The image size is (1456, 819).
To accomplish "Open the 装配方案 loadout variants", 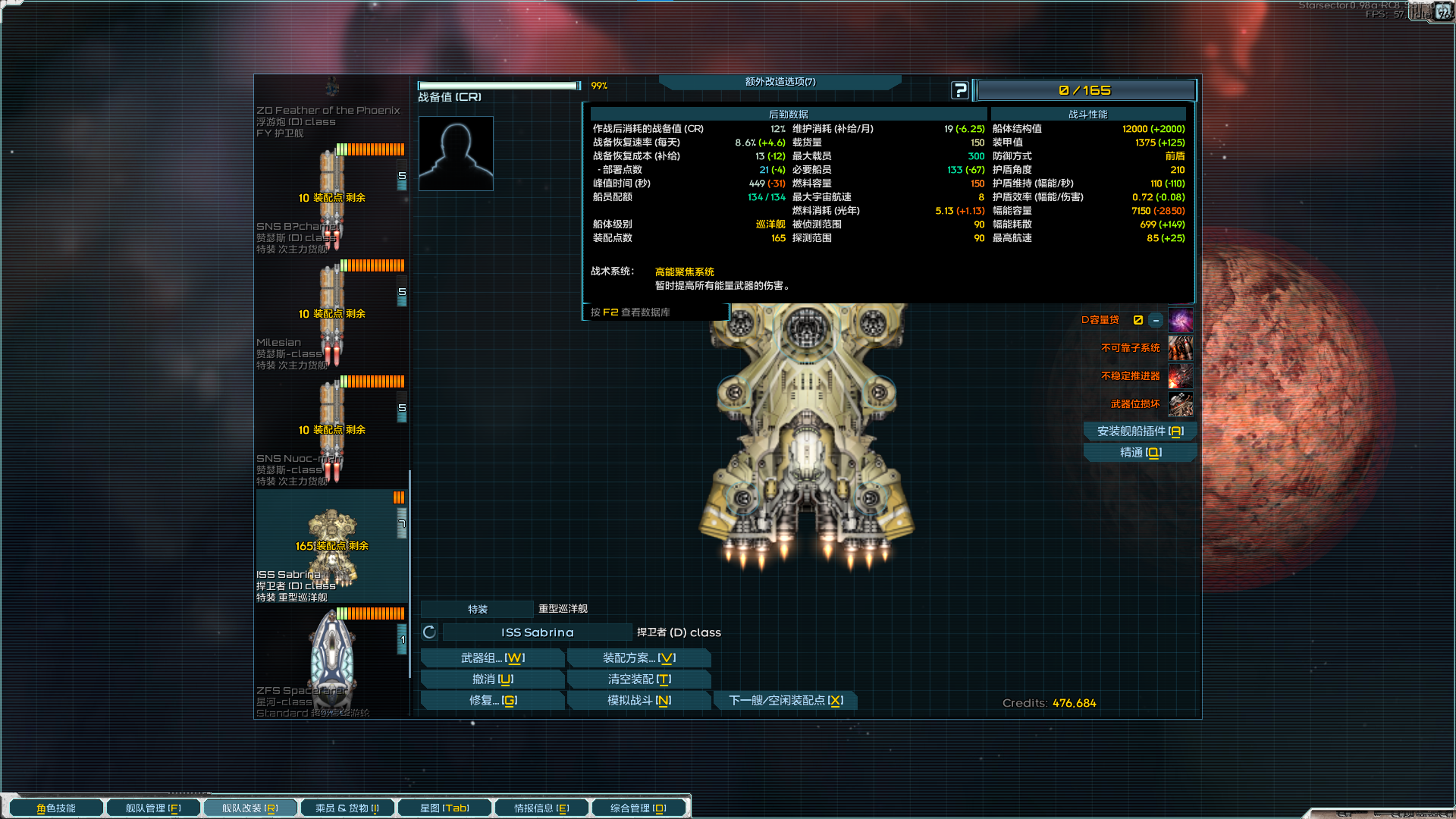I will 639,658.
